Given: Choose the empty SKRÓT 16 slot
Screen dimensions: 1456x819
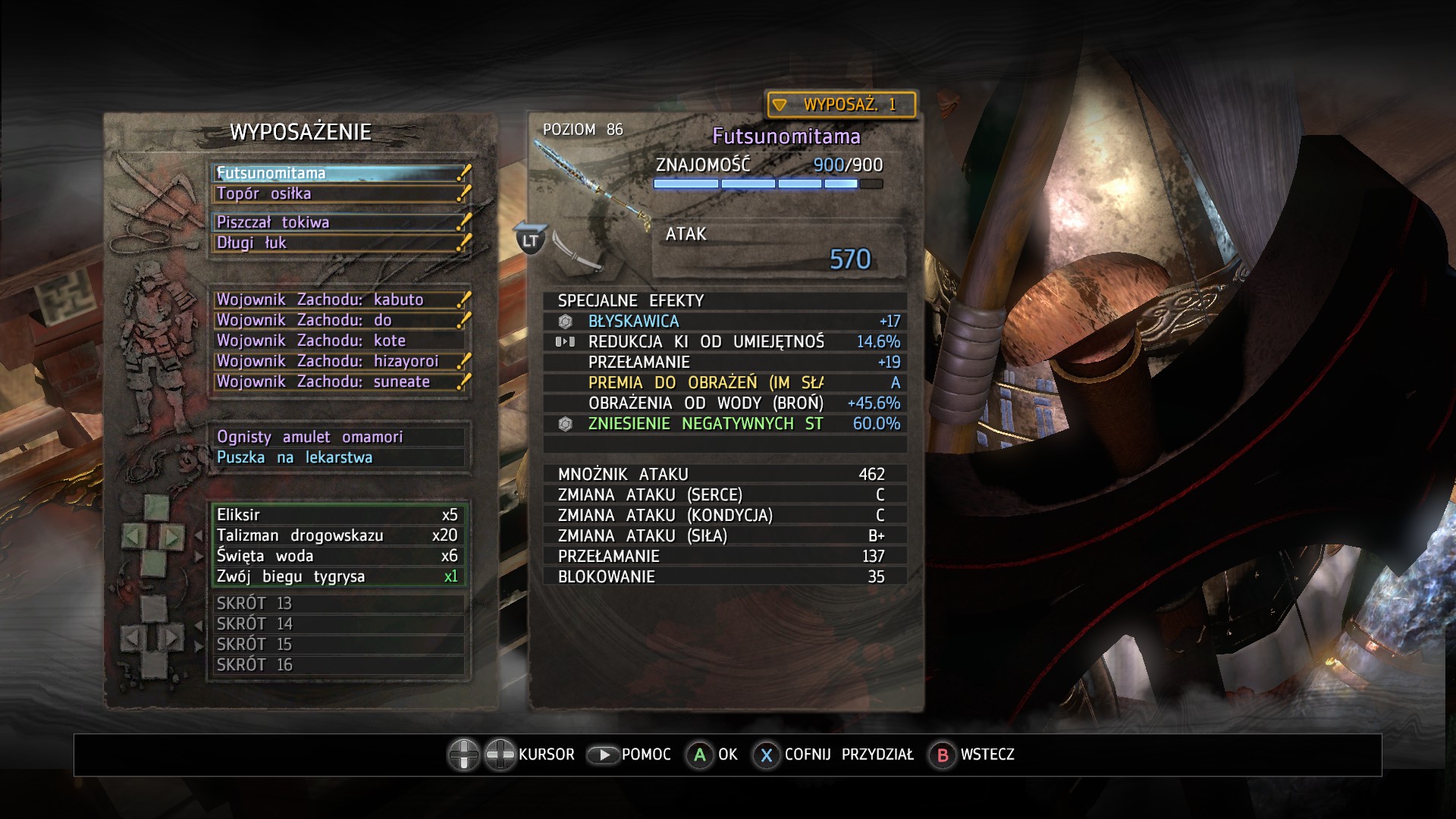Looking at the screenshot, I should coord(339,665).
